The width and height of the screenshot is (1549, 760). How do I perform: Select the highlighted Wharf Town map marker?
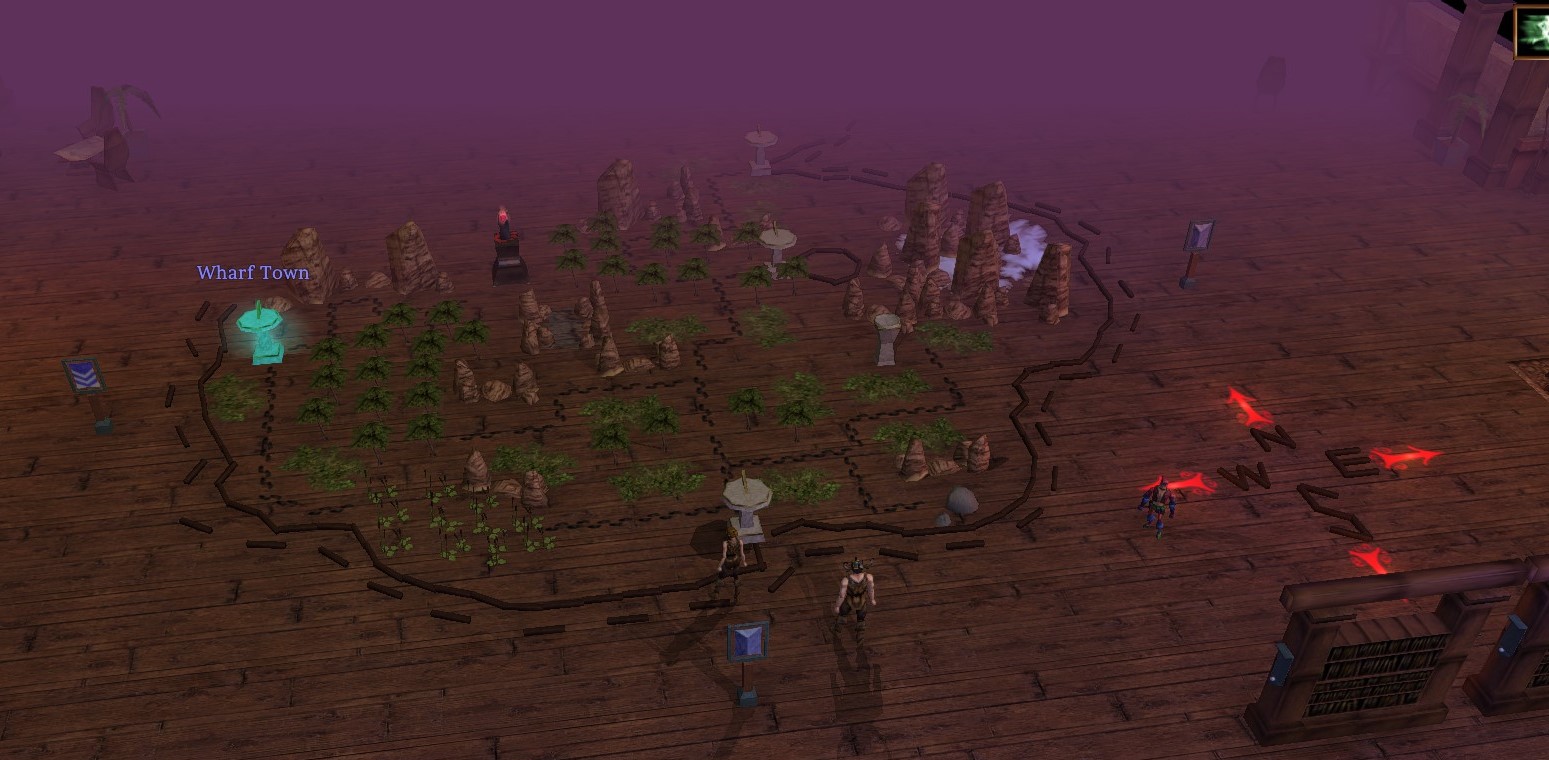[x=261, y=331]
